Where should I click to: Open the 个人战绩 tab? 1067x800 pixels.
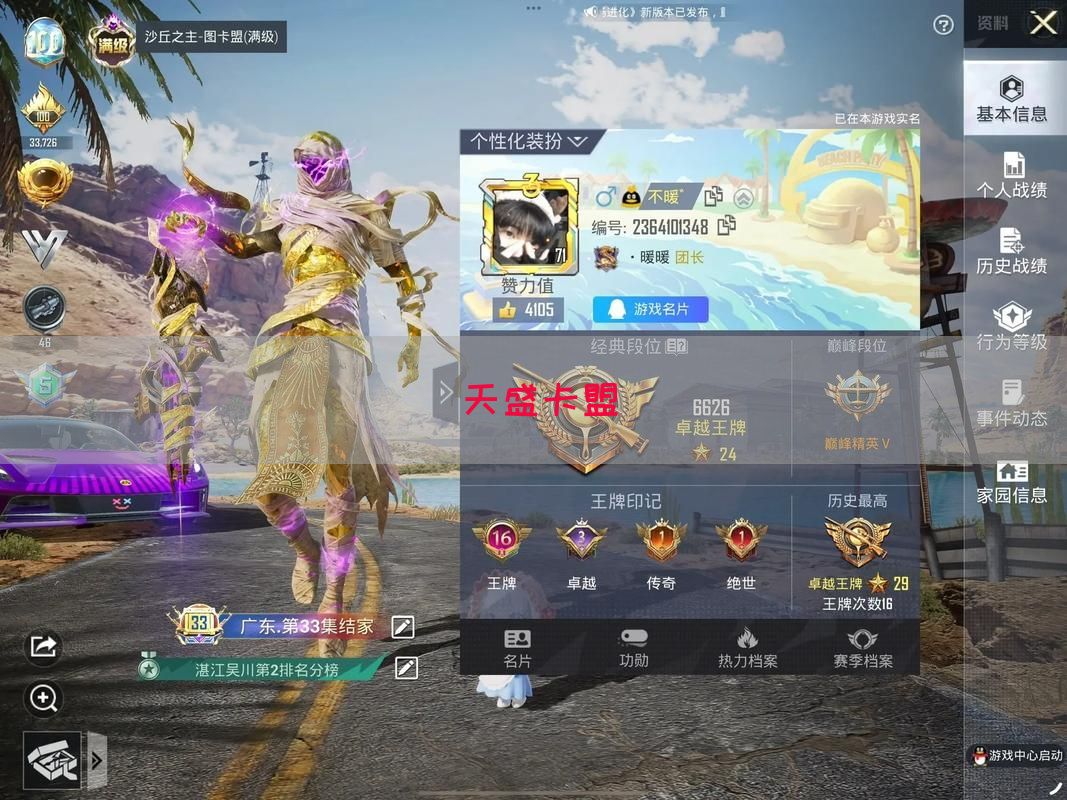coord(1012,175)
